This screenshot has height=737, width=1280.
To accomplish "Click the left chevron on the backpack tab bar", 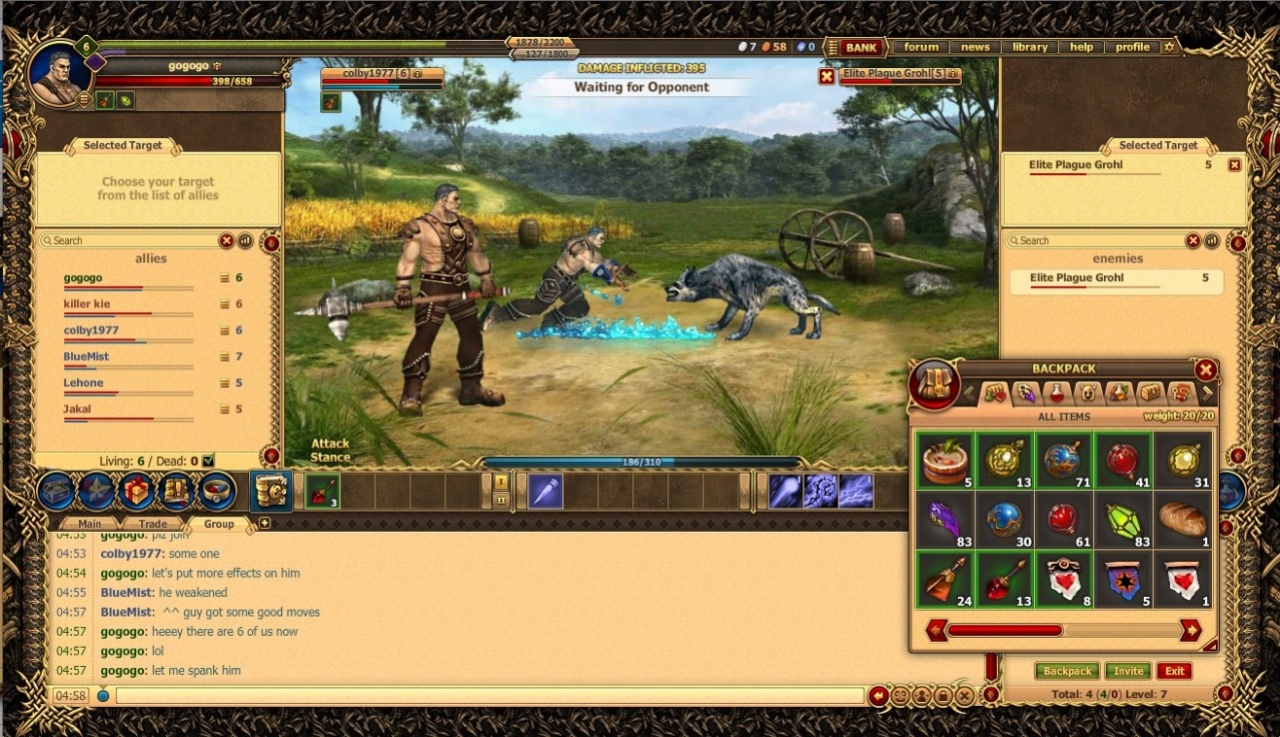I will [x=968, y=392].
